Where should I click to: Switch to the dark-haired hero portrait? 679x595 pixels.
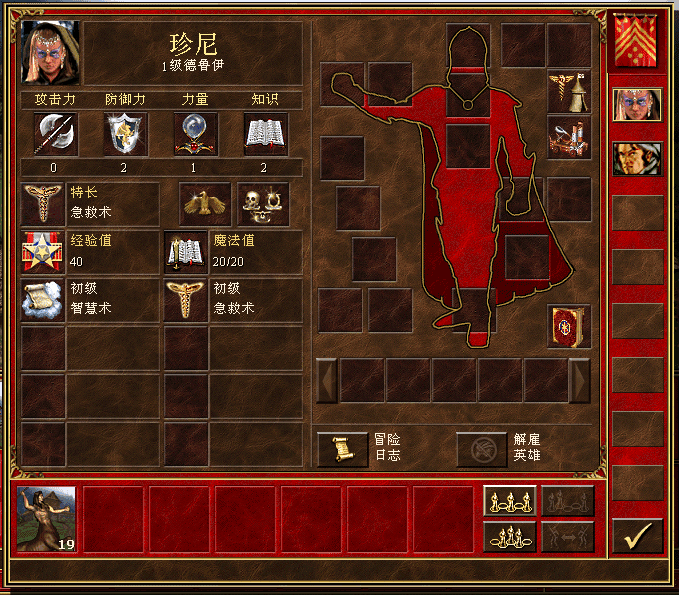(637, 158)
